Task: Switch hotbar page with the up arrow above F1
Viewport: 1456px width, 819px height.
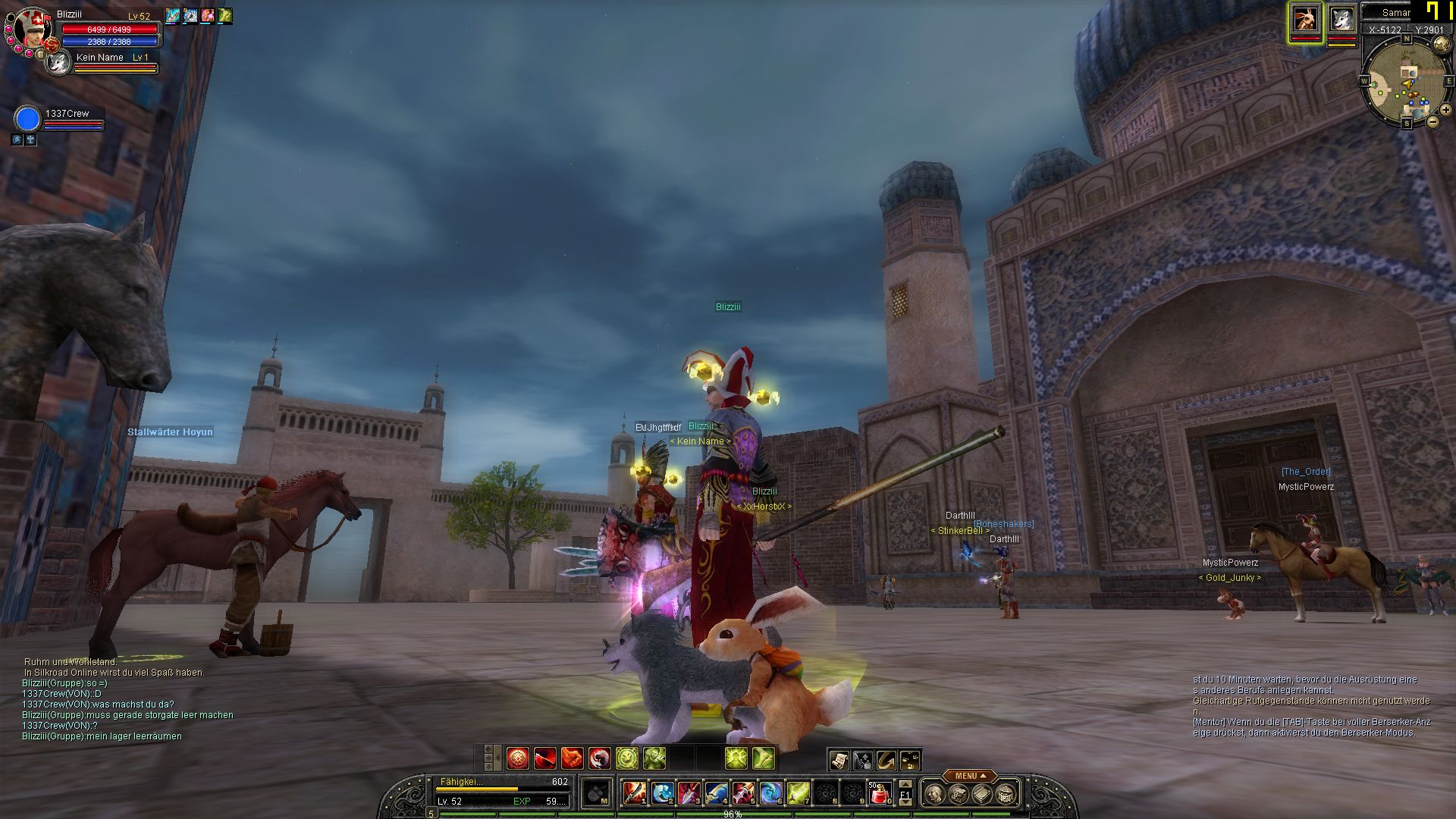Action: pyautogui.click(x=905, y=784)
